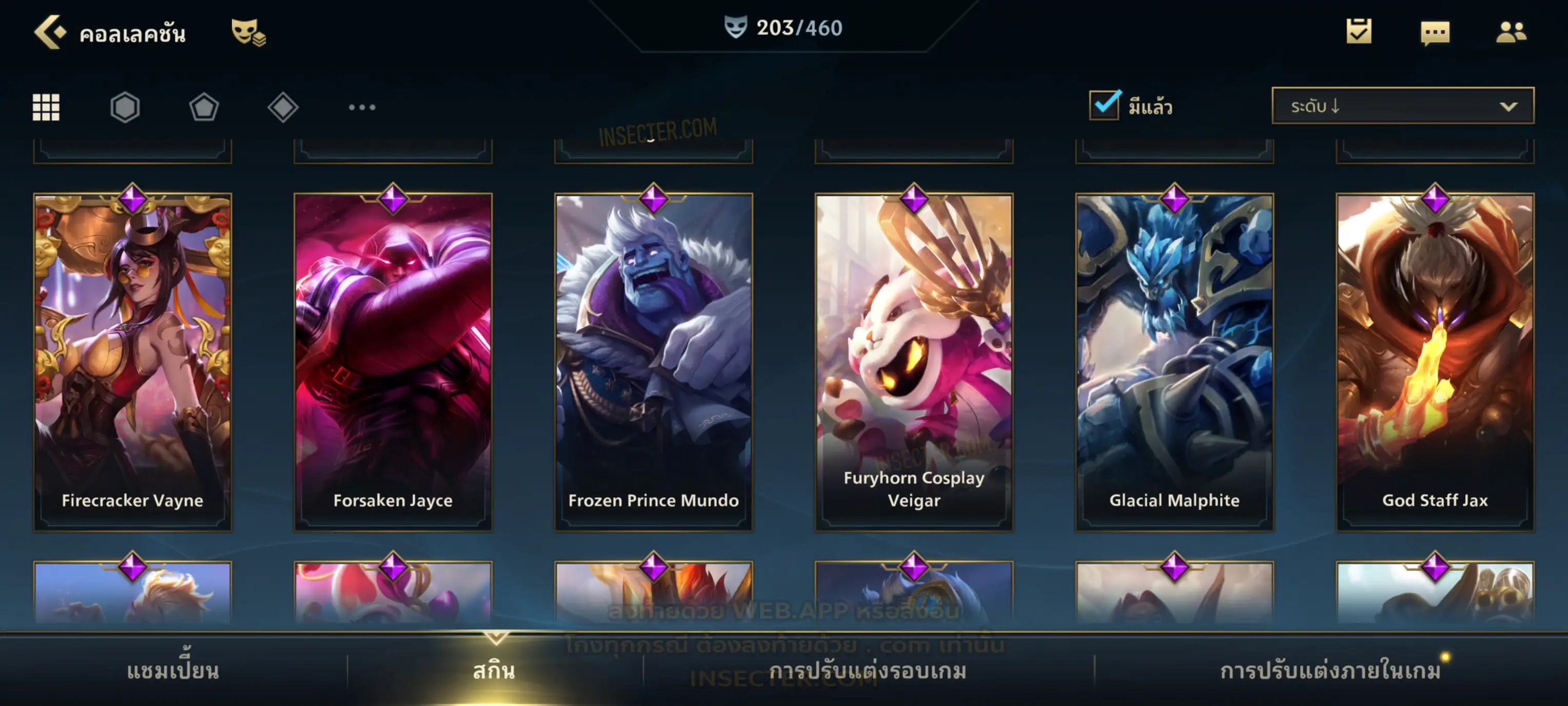Pick the Furyhorn Cosplay Veigar card
This screenshot has height=706, width=1568.
[x=914, y=362]
